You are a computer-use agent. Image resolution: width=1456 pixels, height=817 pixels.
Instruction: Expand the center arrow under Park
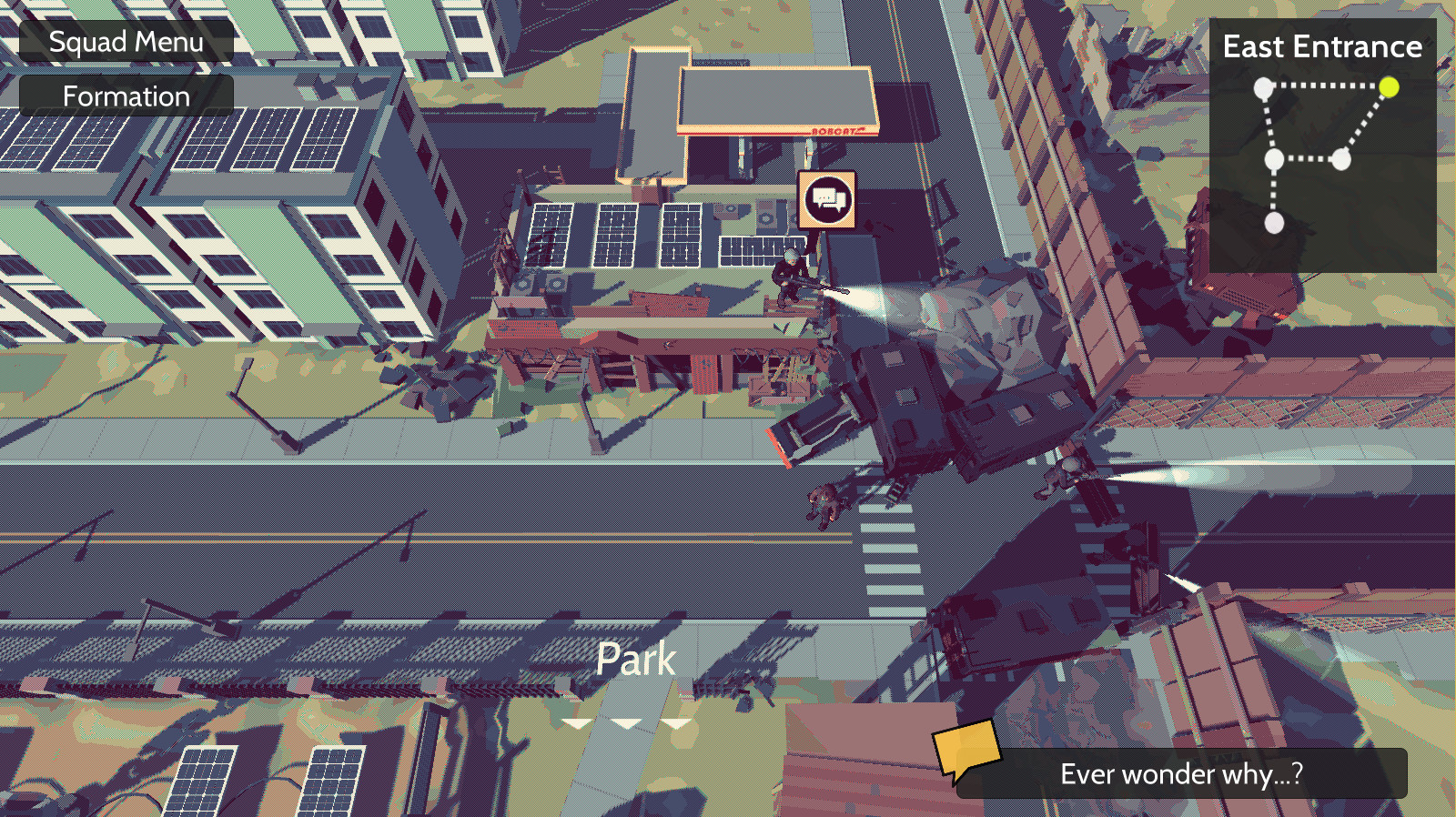pos(626,724)
